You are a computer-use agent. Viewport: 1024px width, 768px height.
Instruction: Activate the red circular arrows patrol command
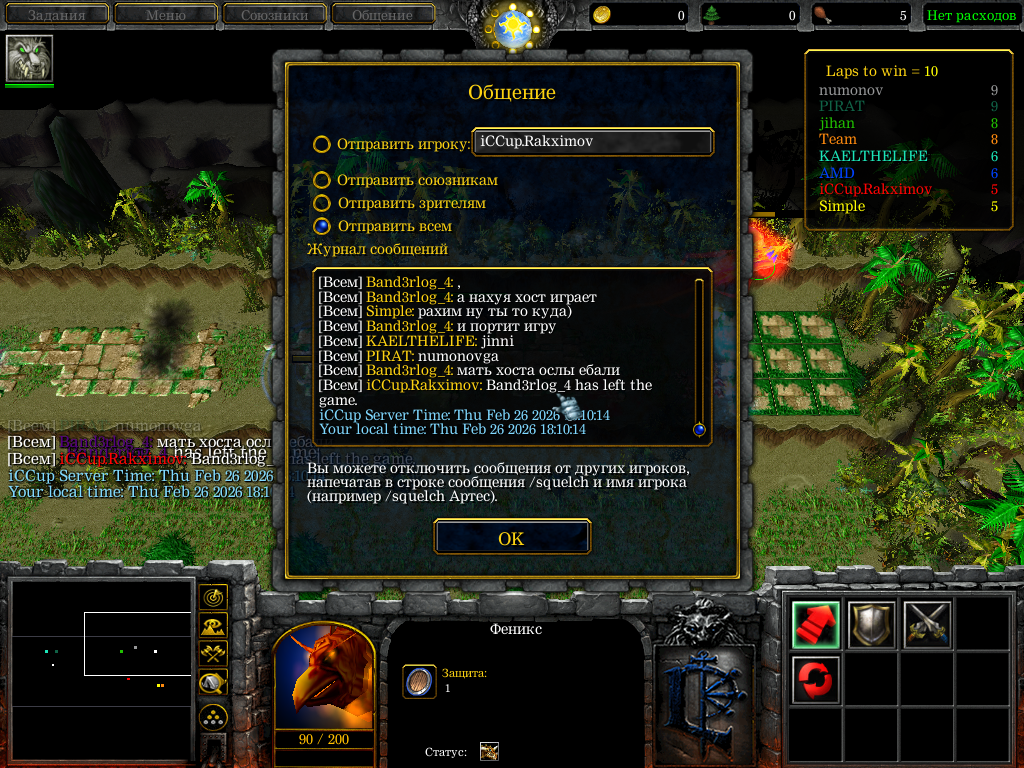pyautogui.click(x=815, y=680)
